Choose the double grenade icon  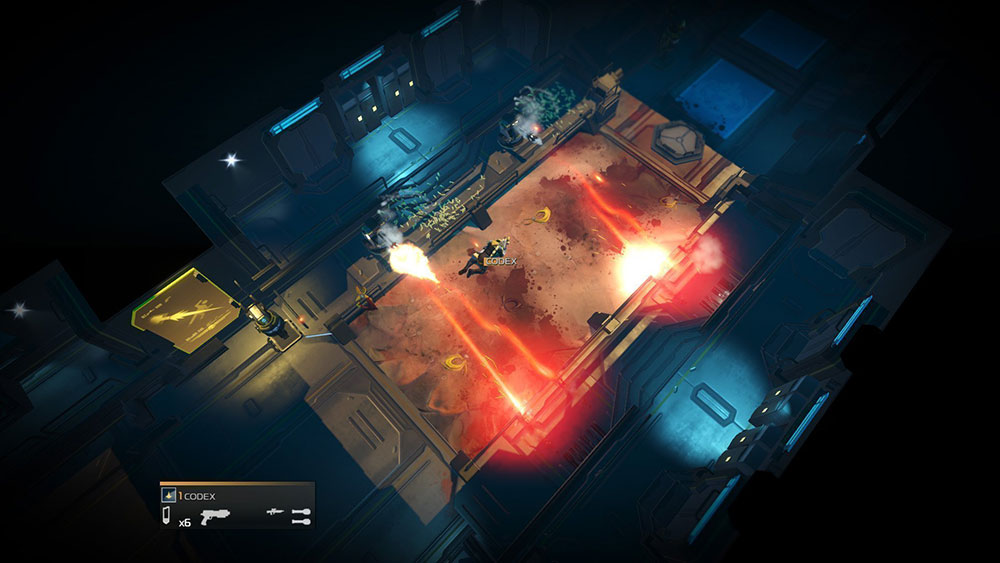coord(300,516)
